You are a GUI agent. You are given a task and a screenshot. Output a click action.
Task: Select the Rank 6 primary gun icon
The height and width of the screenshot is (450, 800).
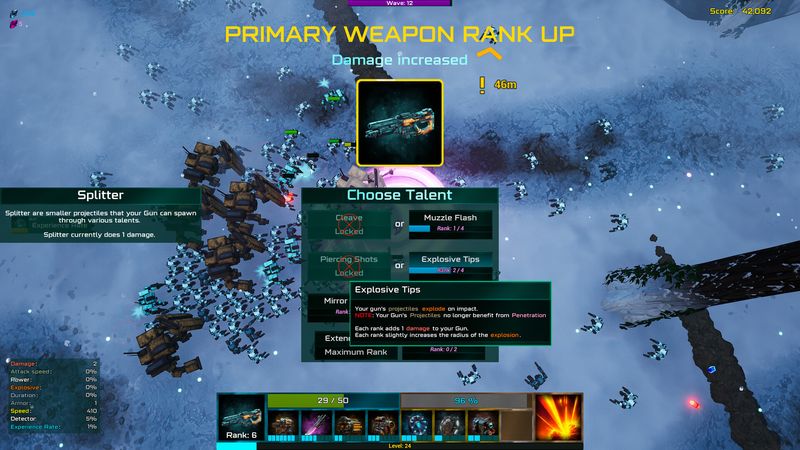[241, 419]
